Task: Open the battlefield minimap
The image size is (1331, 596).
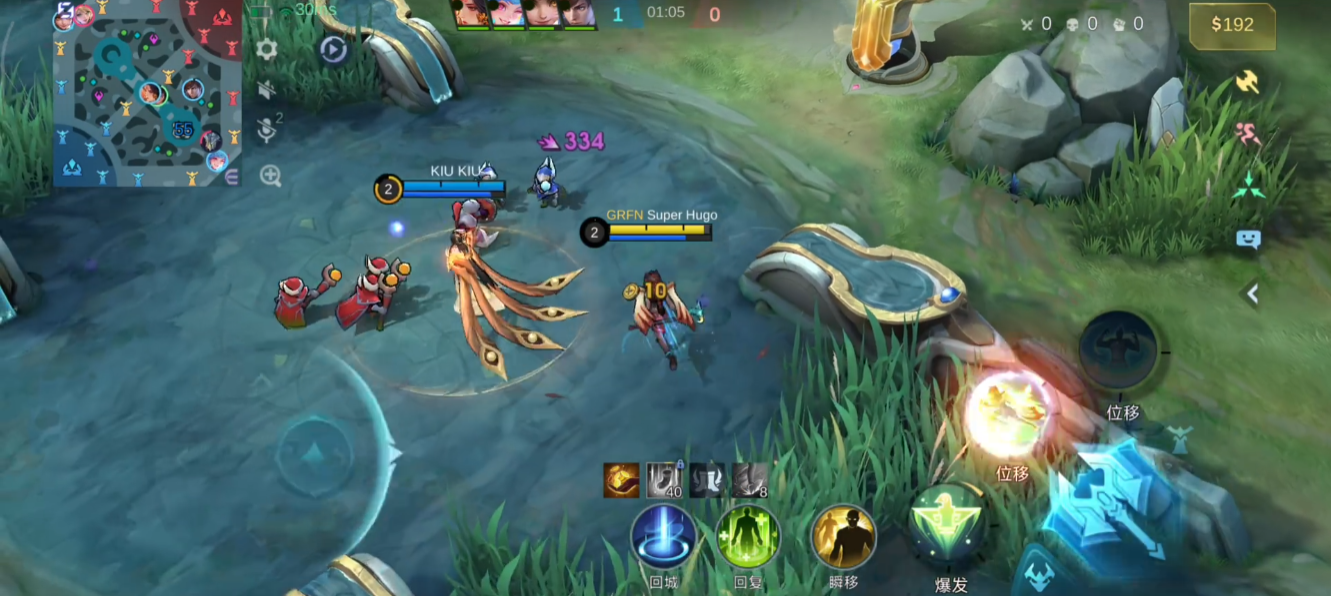Action: [148, 93]
